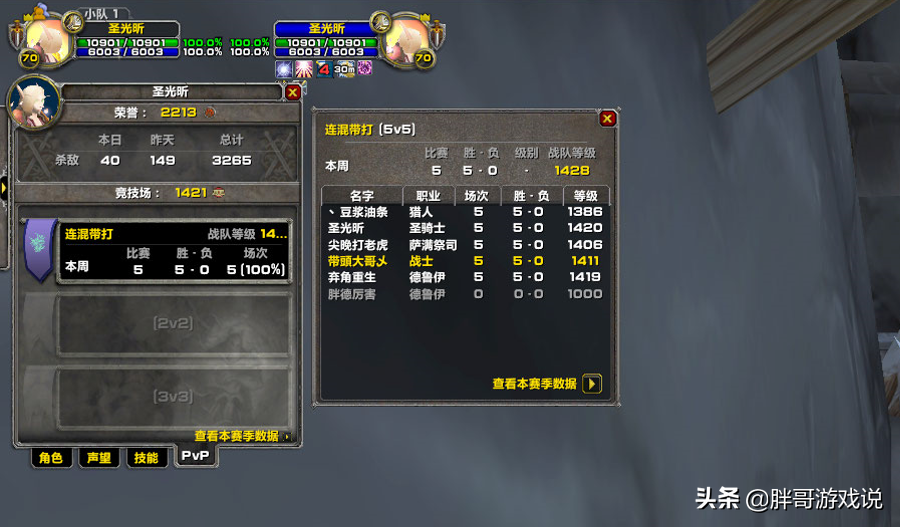
Task: Select the 连混带打 5v5 team banner
Action: coord(38,248)
